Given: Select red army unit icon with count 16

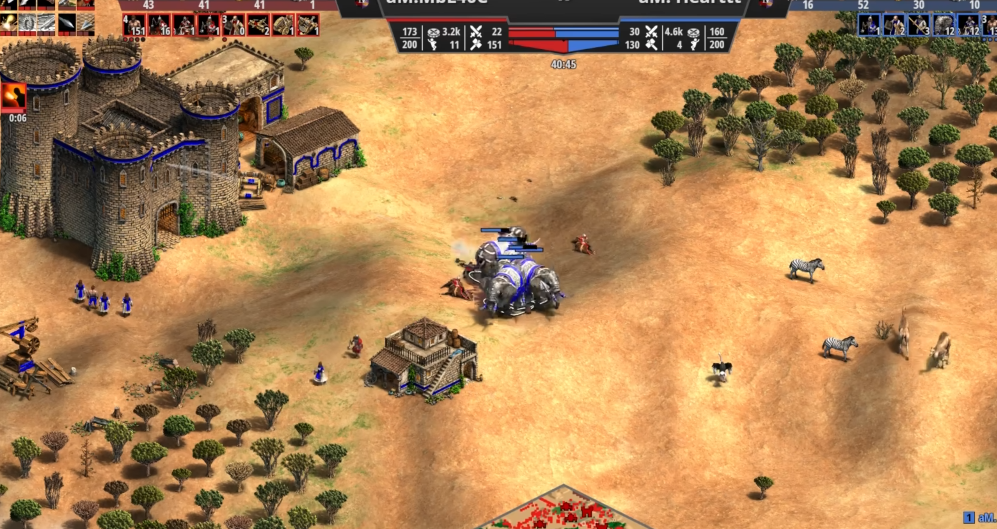Looking at the screenshot, I should pos(159,24).
